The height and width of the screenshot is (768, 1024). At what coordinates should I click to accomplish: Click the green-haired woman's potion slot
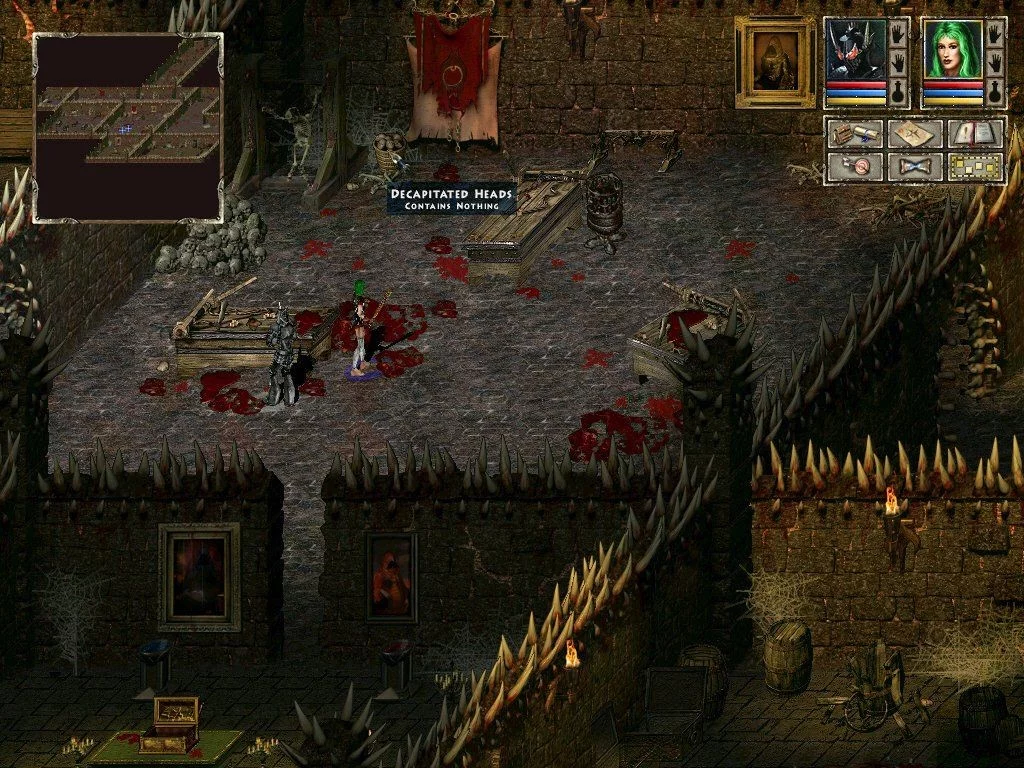(995, 93)
